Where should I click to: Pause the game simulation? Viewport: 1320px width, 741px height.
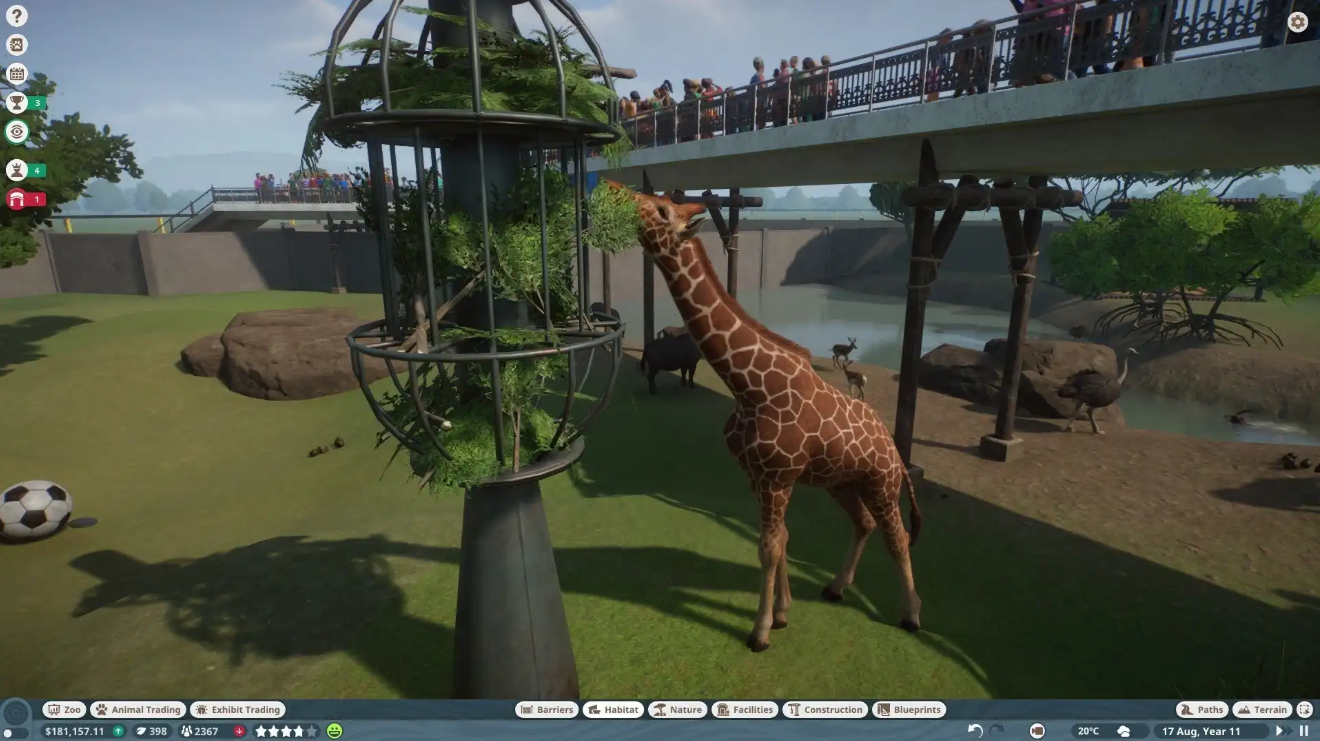pyautogui.click(x=1305, y=730)
